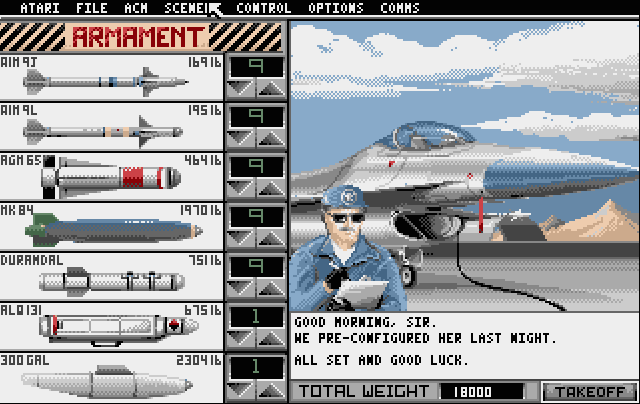Open the FILE menu
Image resolution: width=640 pixels, height=404 pixels.
91,8
